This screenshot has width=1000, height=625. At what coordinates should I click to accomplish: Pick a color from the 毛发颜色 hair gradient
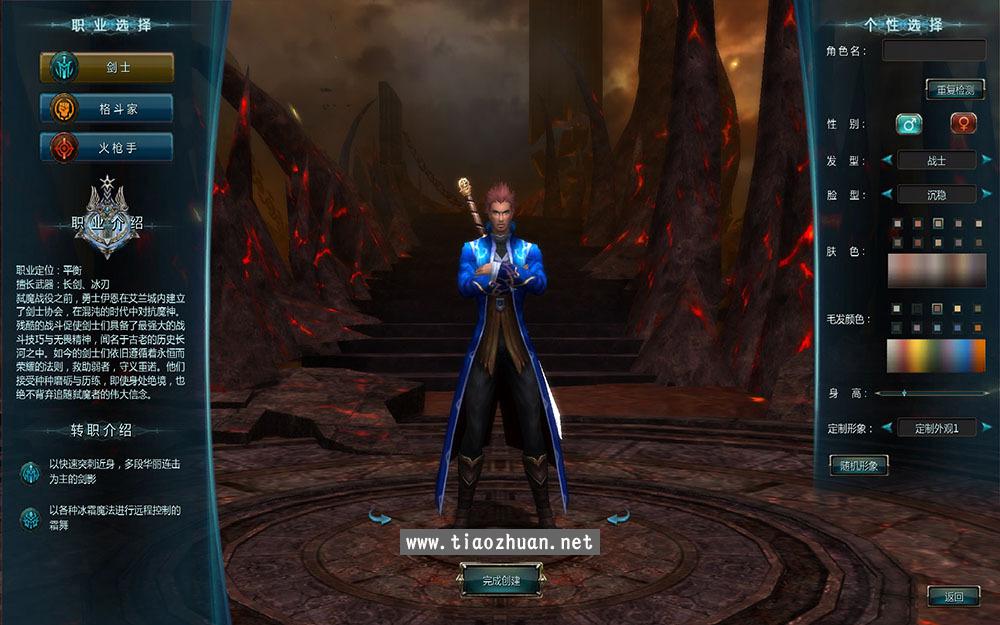pyautogui.click(x=936, y=355)
